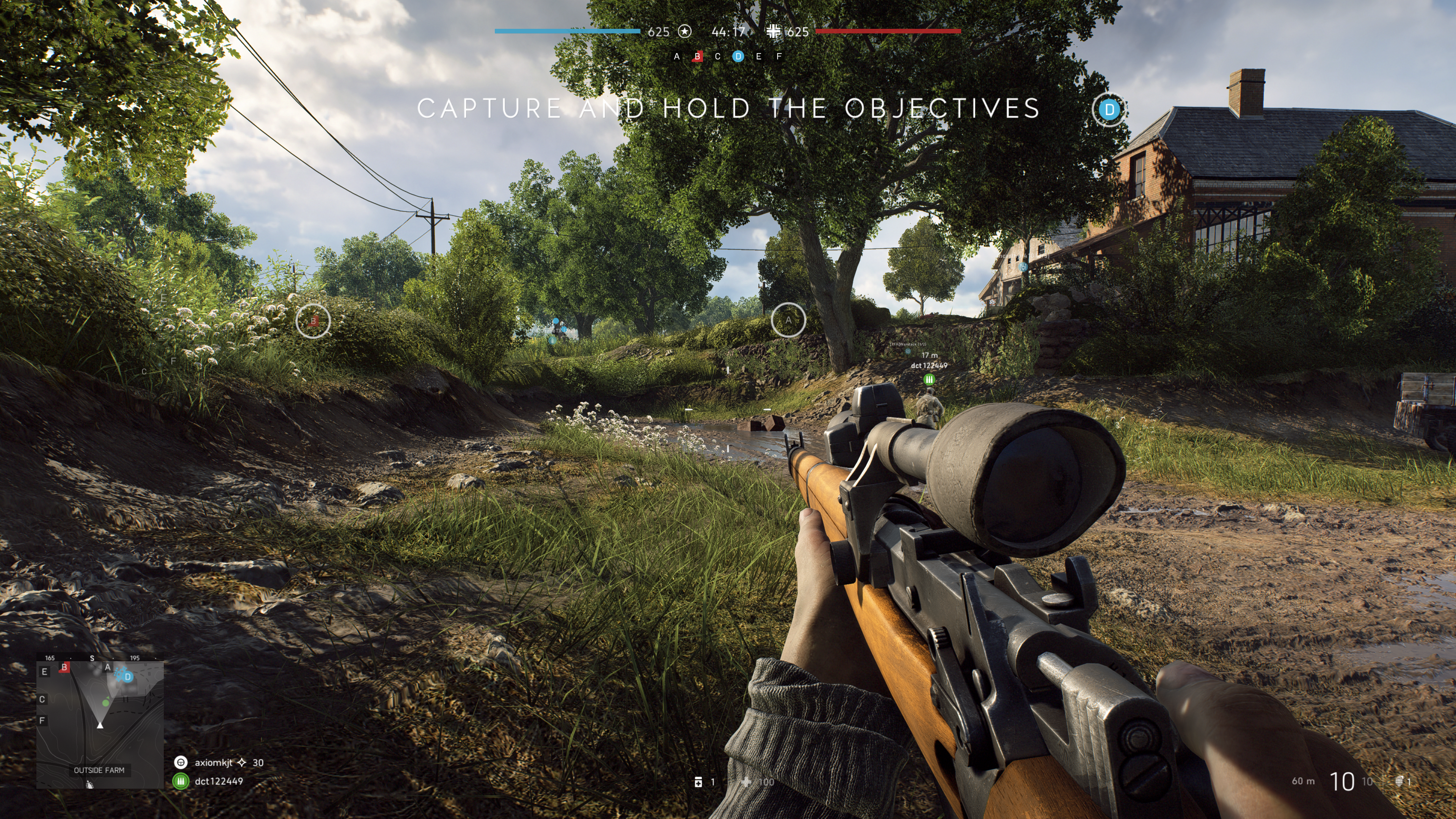
Task: Click the circled A objective world marker
Action: tap(788, 320)
